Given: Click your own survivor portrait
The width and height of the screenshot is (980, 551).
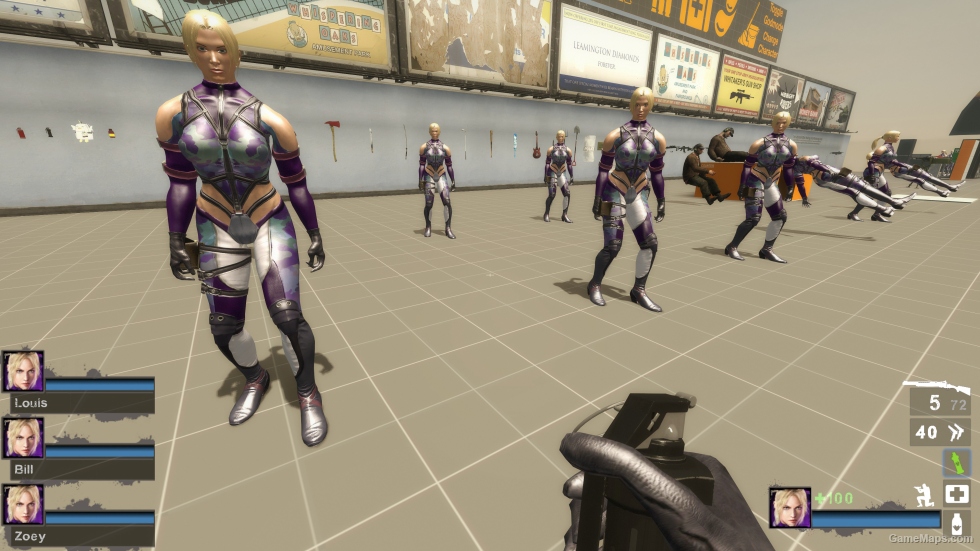Looking at the screenshot, I should click(789, 507).
